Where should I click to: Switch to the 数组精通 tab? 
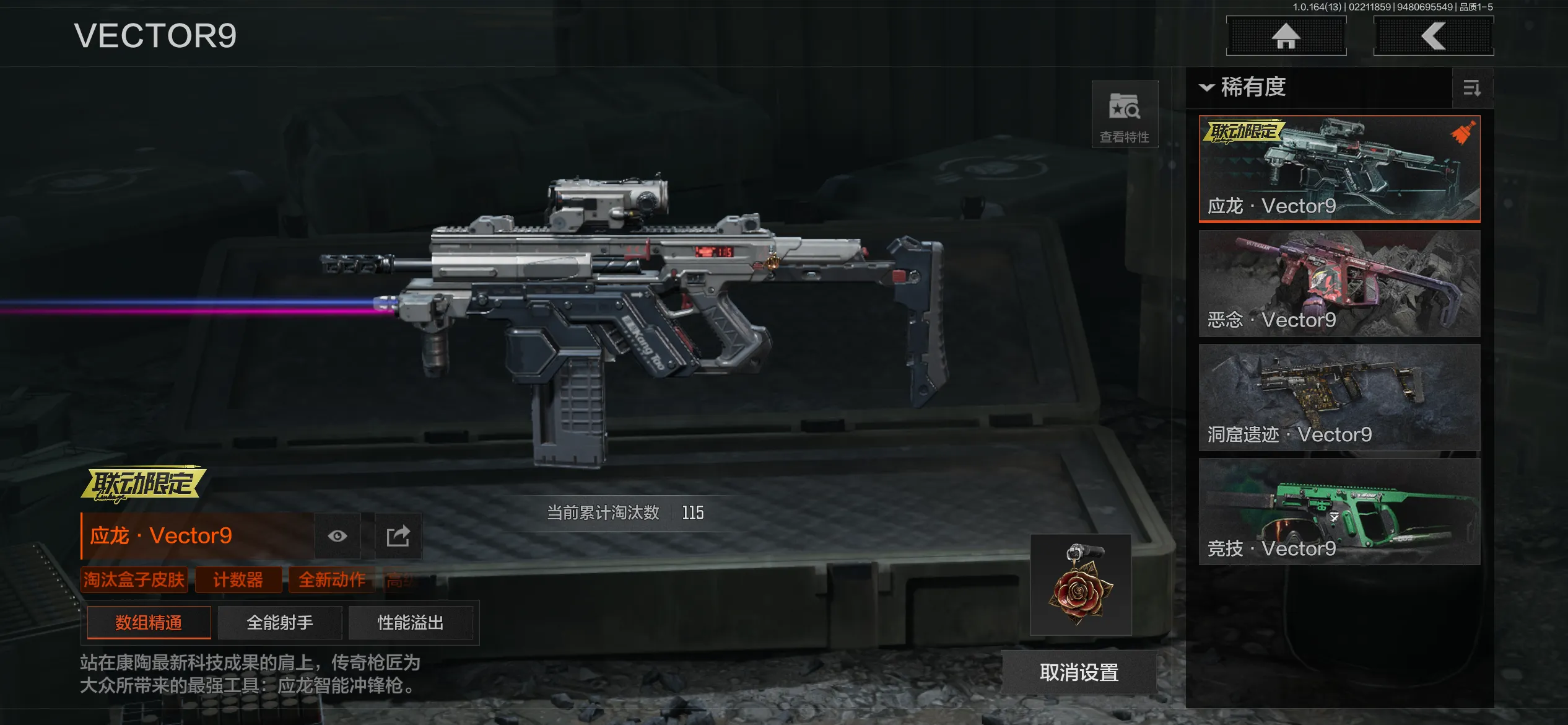149,623
